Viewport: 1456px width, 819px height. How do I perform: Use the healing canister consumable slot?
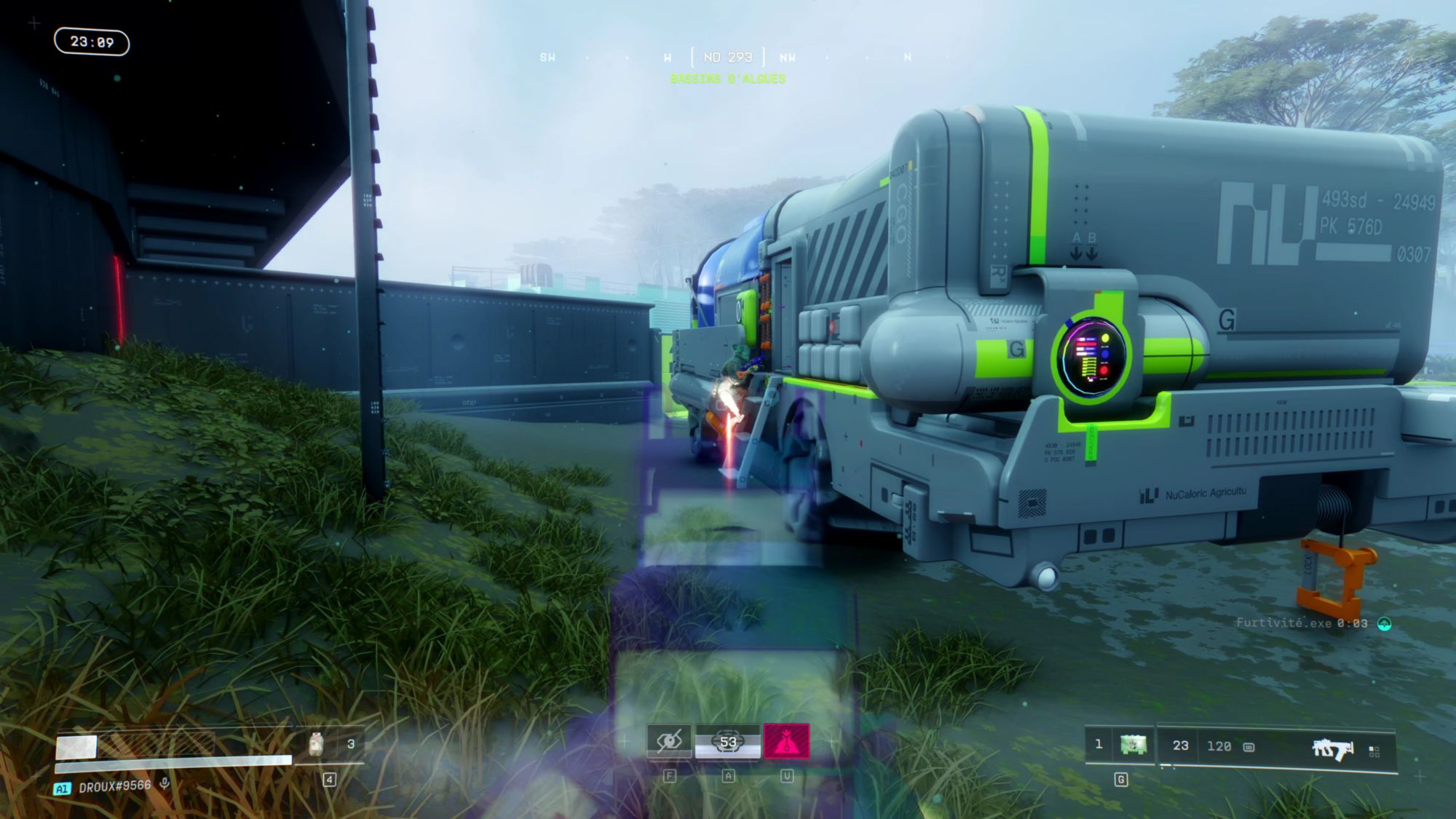tap(316, 744)
